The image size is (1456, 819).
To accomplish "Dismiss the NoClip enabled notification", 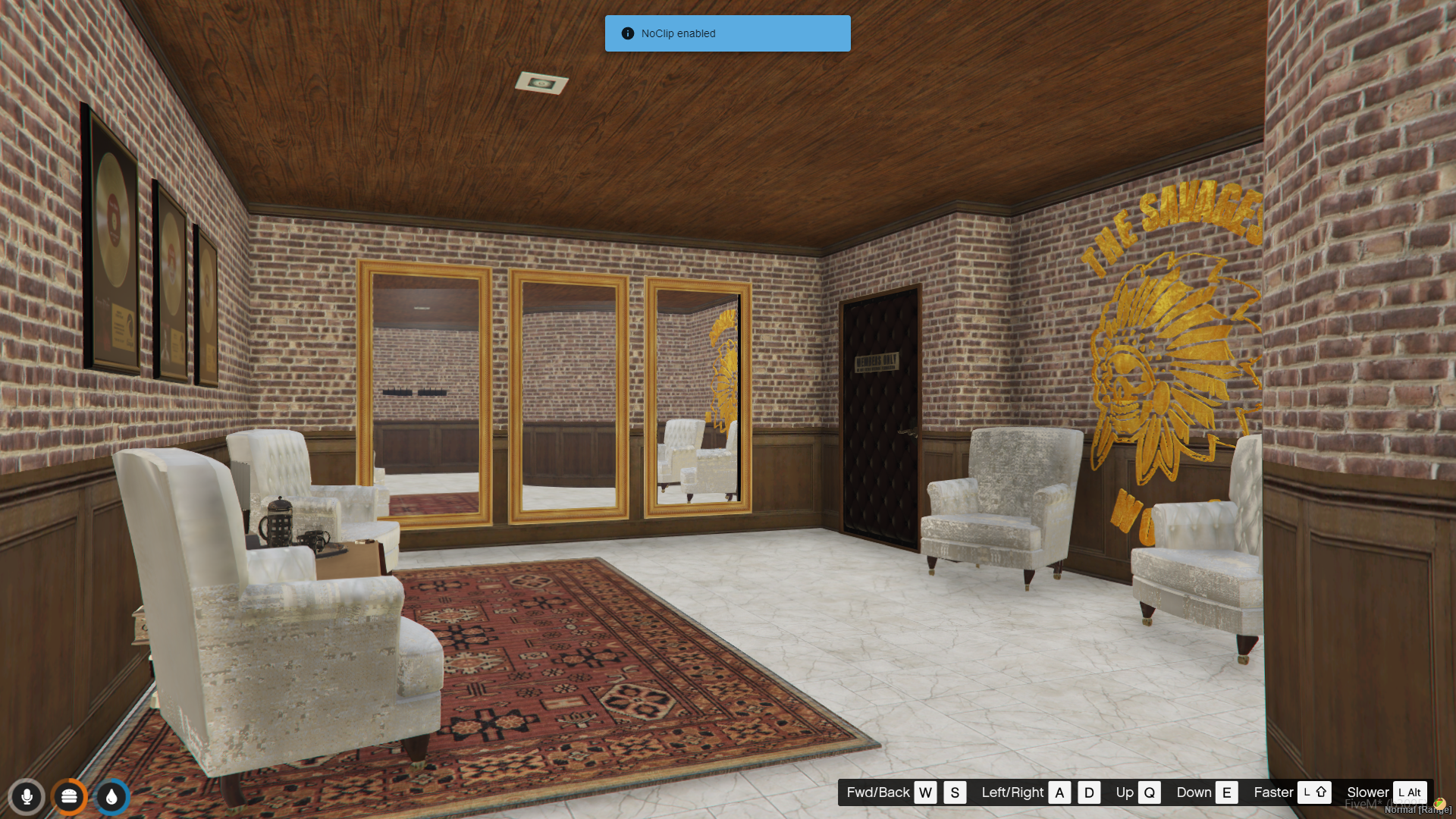I will point(726,33).
